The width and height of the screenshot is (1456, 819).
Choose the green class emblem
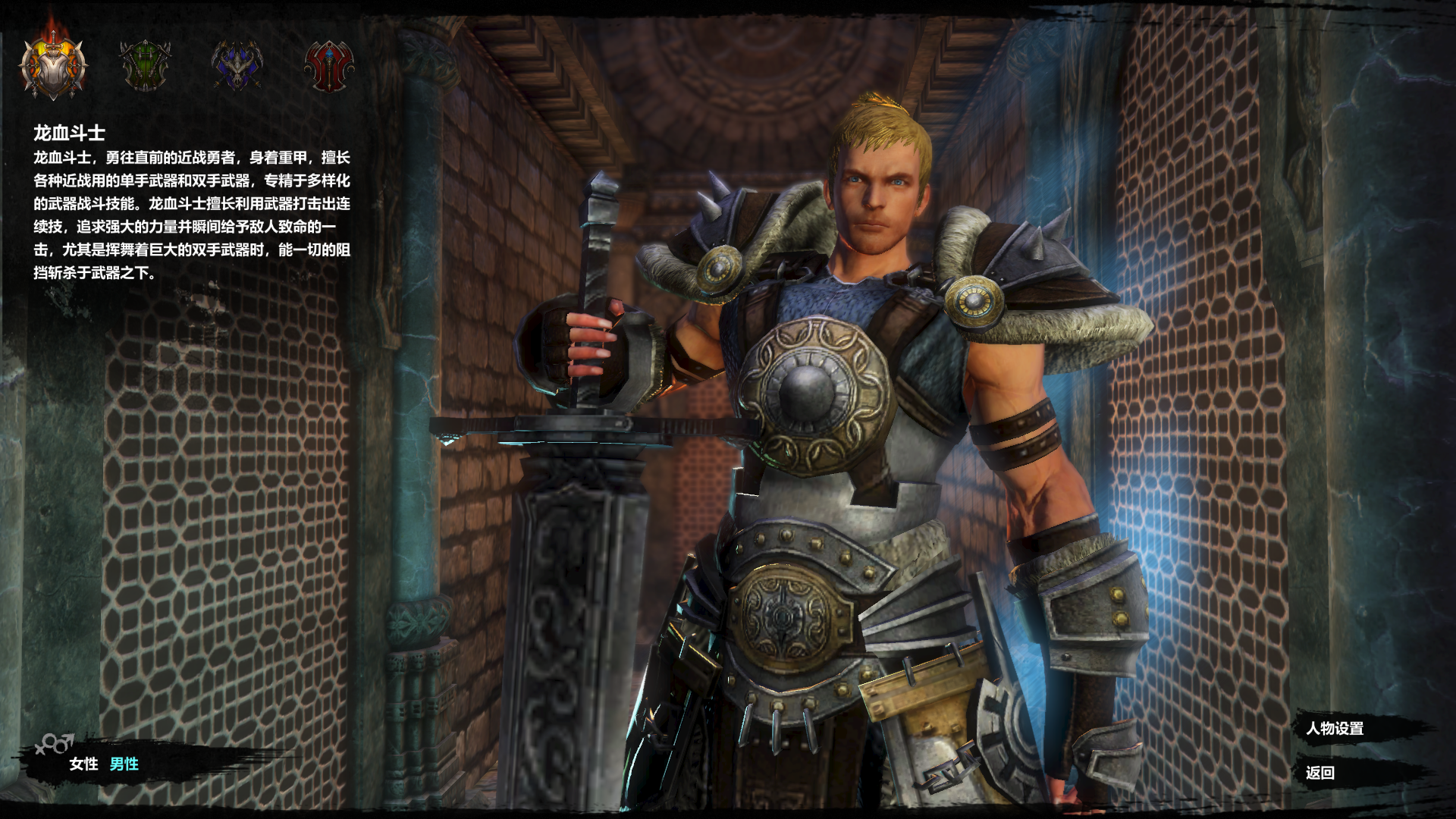click(x=145, y=65)
